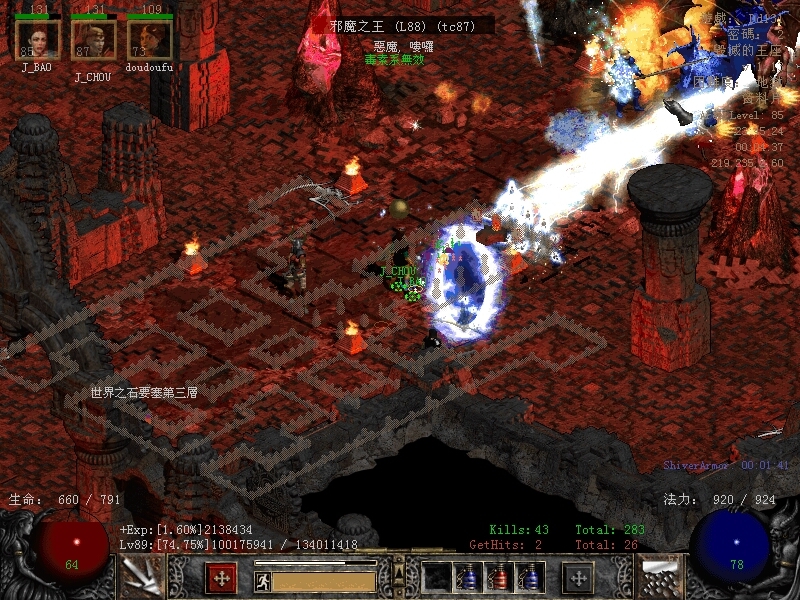
Task: Click the gray cross button on panel
Action: (578, 577)
